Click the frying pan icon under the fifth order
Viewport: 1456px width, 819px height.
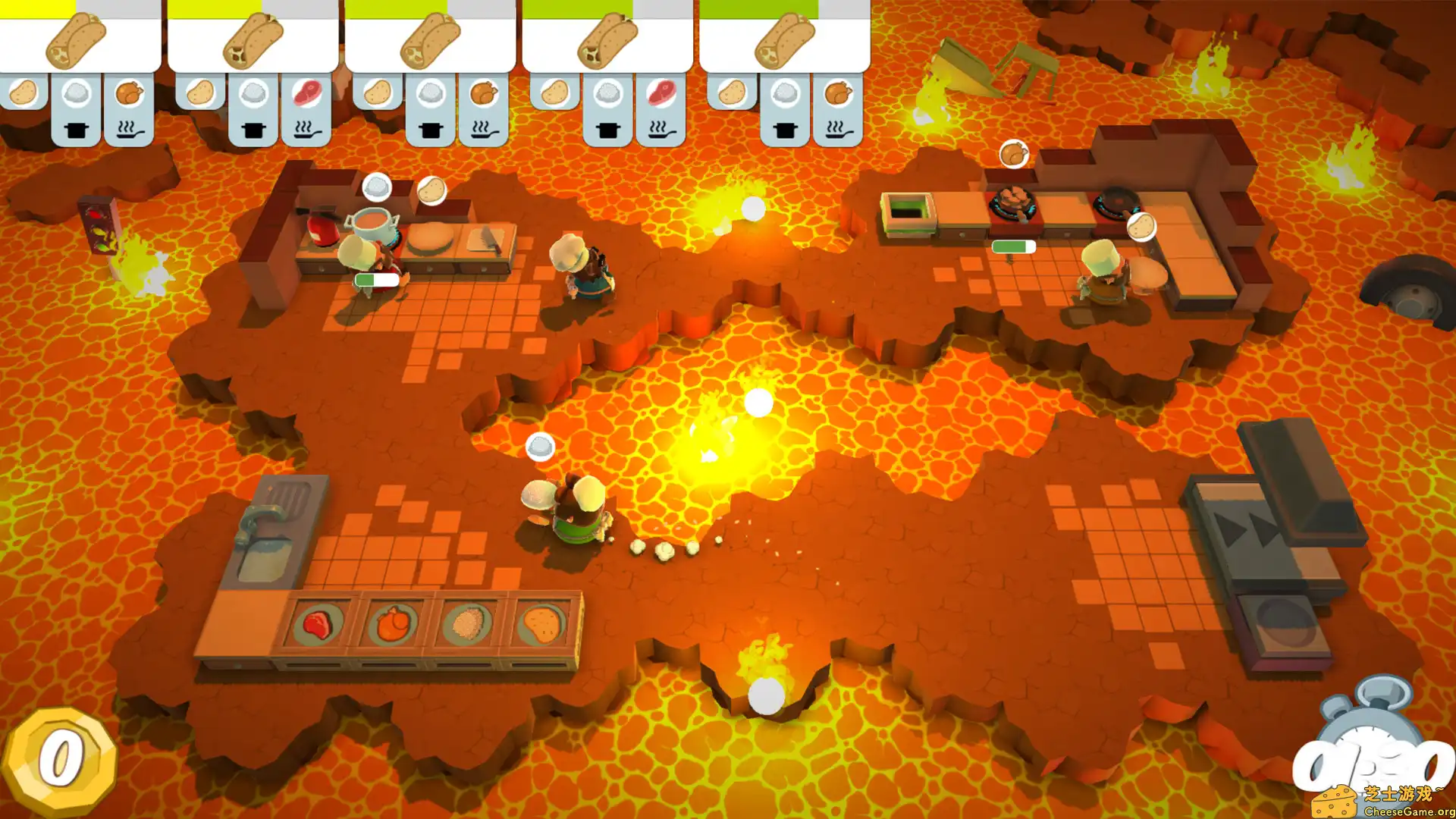838,129
